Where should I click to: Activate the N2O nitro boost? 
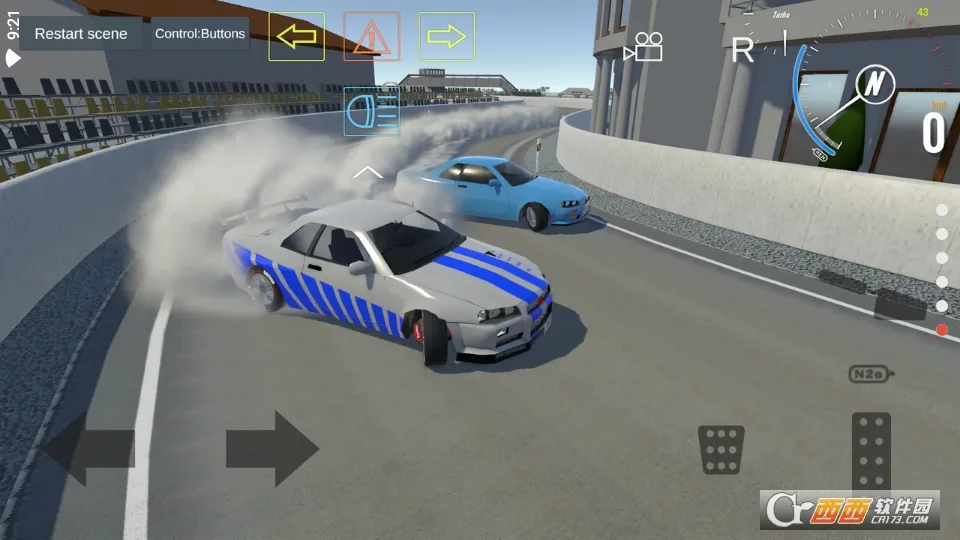[x=867, y=374]
